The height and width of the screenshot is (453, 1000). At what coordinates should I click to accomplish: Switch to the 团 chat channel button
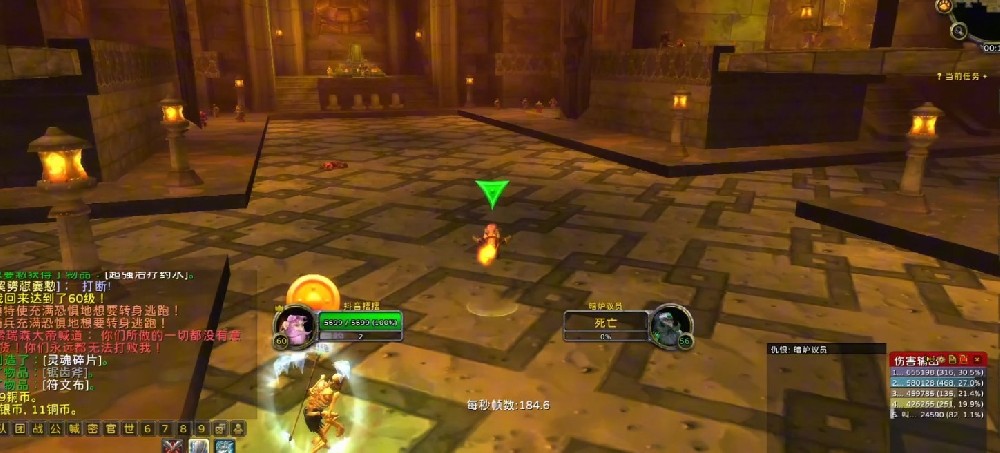pos(19,429)
